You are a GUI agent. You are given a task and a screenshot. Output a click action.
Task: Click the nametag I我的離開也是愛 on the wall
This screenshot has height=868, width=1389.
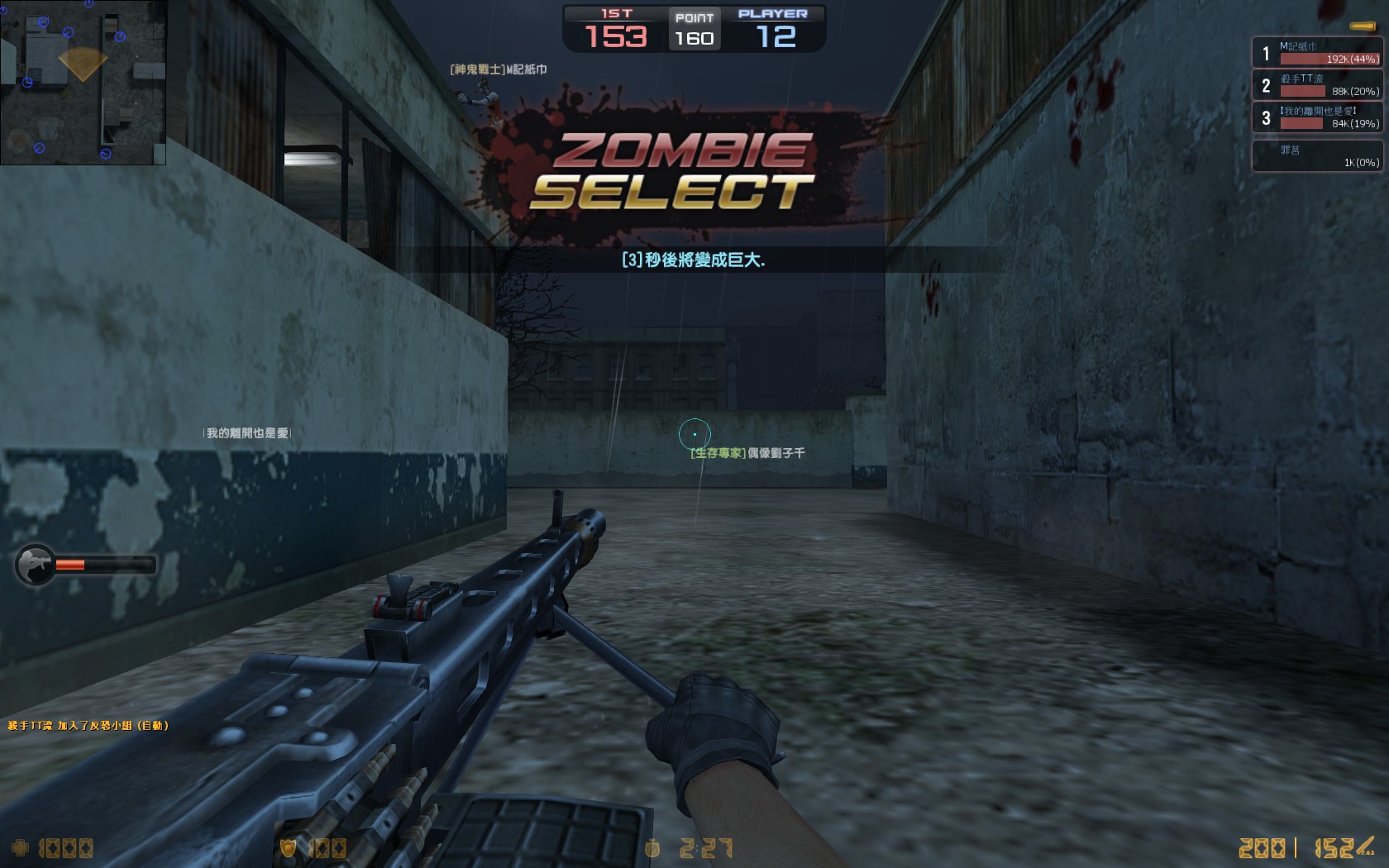pos(248,430)
